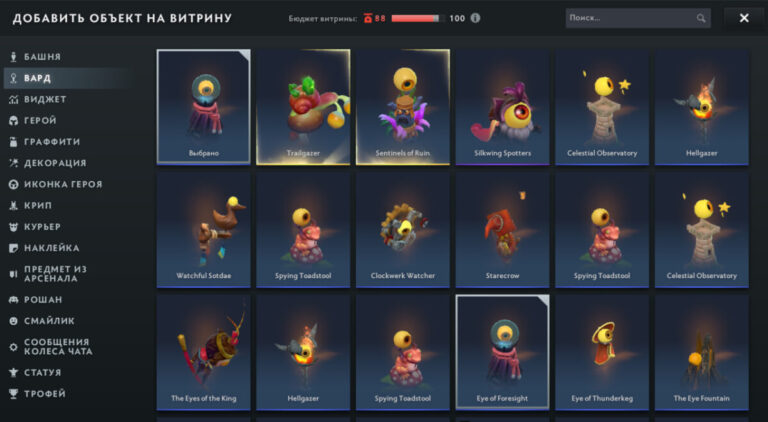The height and width of the screenshot is (422, 768).
Task: Switch to the Башня category
Action: pyautogui.click(x=42, y=57)
